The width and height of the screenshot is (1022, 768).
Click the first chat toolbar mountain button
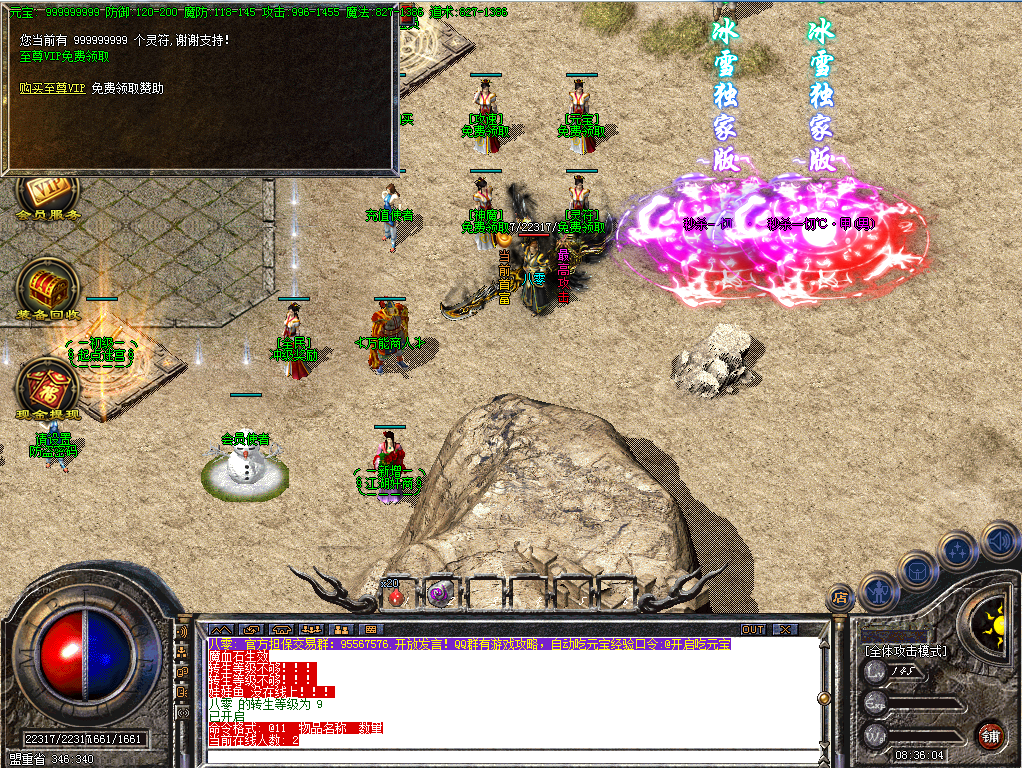(221, 629)
